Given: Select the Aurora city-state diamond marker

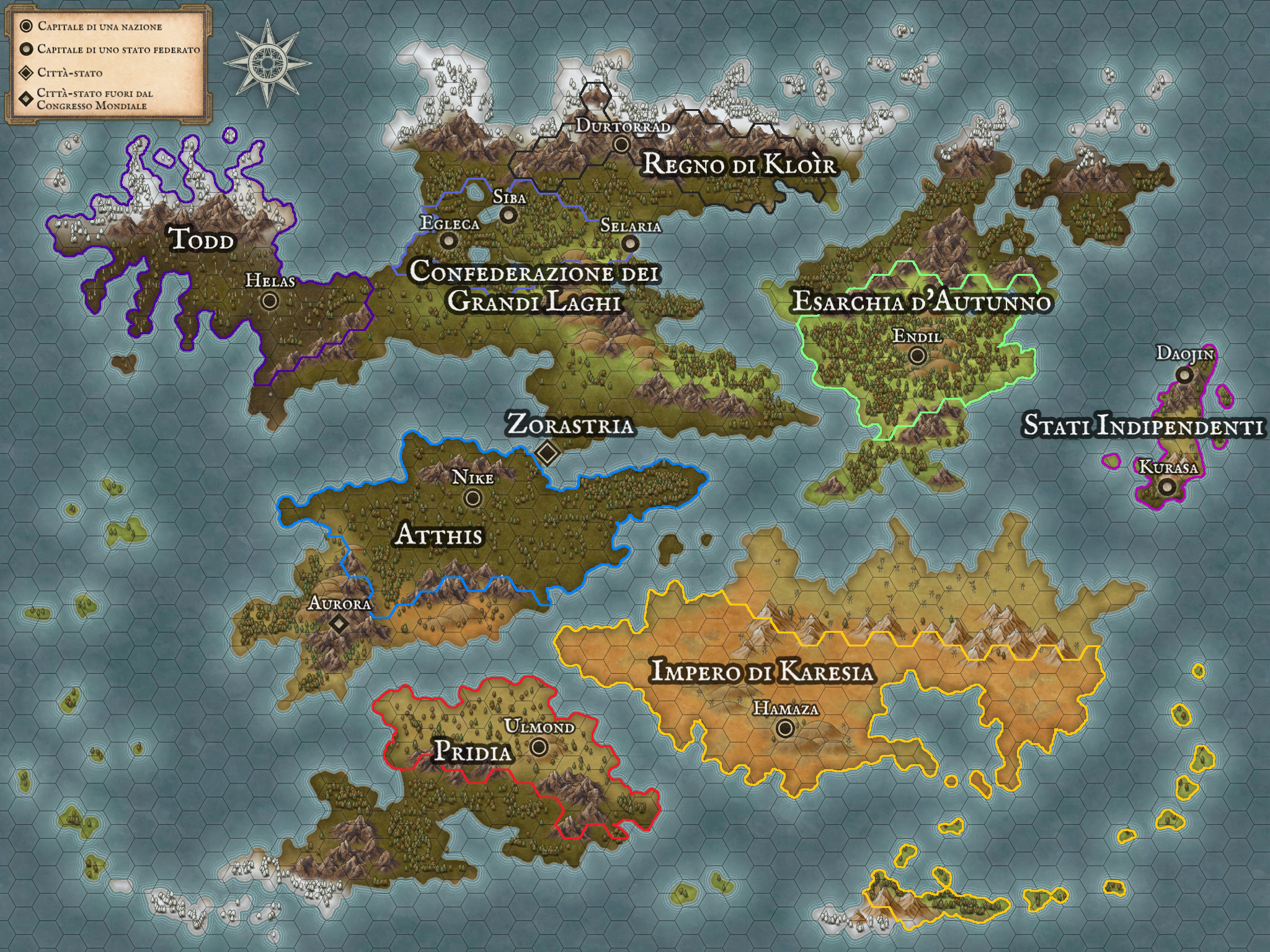Looking at the screenshot, I should point(339,623).
